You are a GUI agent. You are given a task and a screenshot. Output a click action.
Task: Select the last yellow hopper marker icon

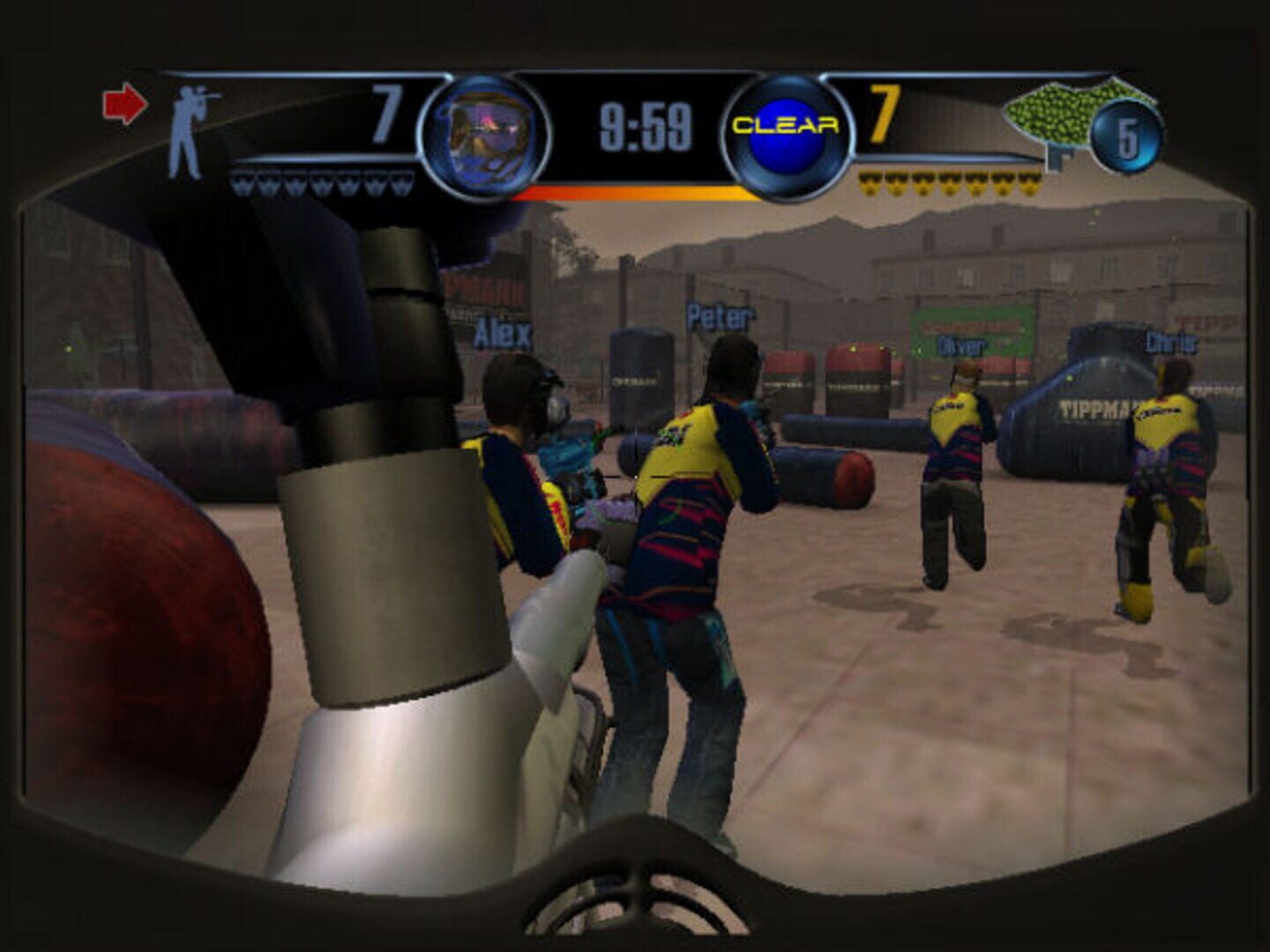pos(1029,184)
